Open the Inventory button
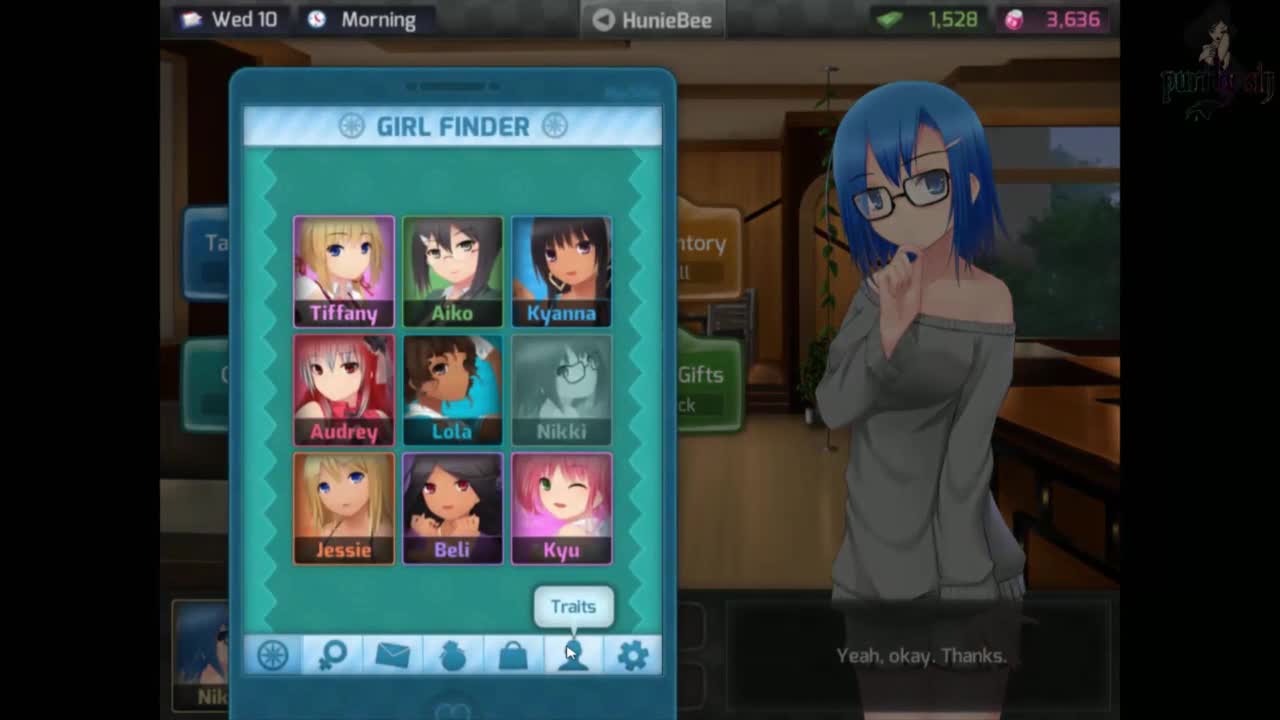 (708, 254)
